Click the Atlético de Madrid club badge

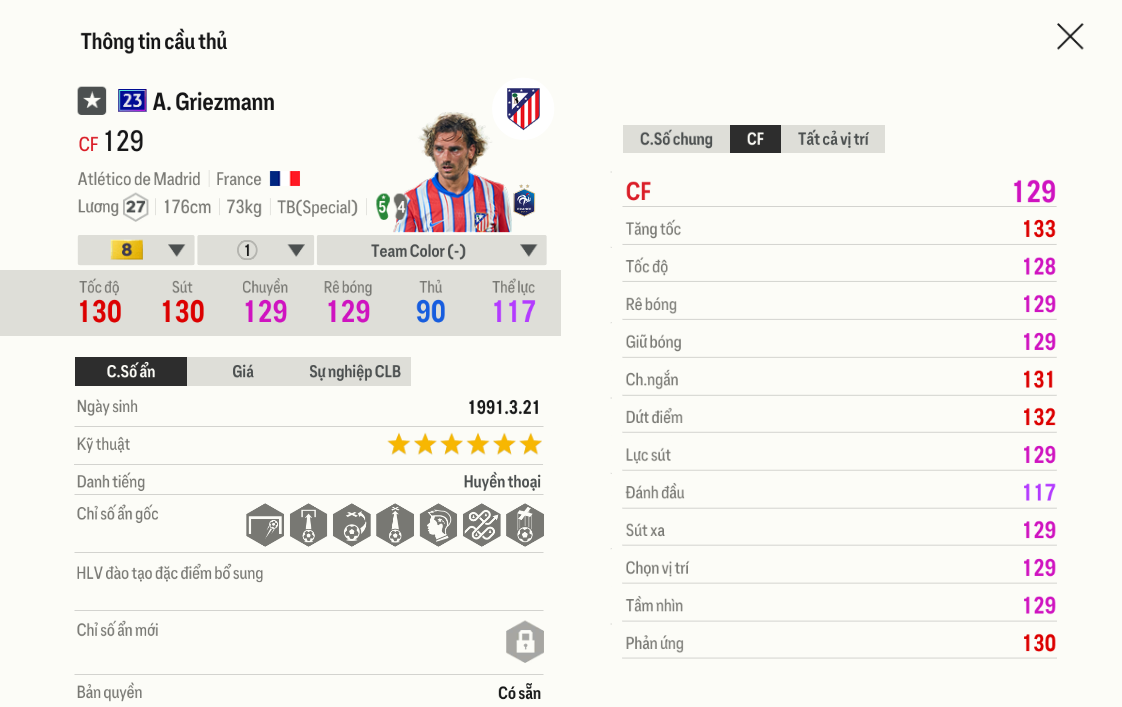tap(523, 109)
